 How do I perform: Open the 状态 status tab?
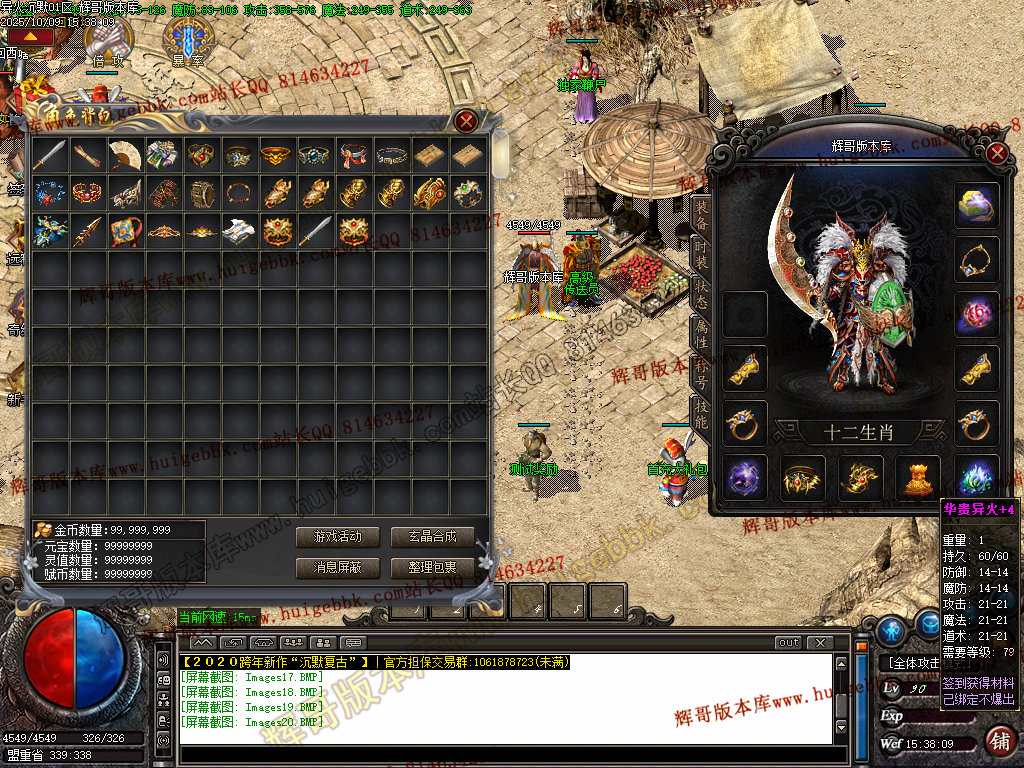701,292
